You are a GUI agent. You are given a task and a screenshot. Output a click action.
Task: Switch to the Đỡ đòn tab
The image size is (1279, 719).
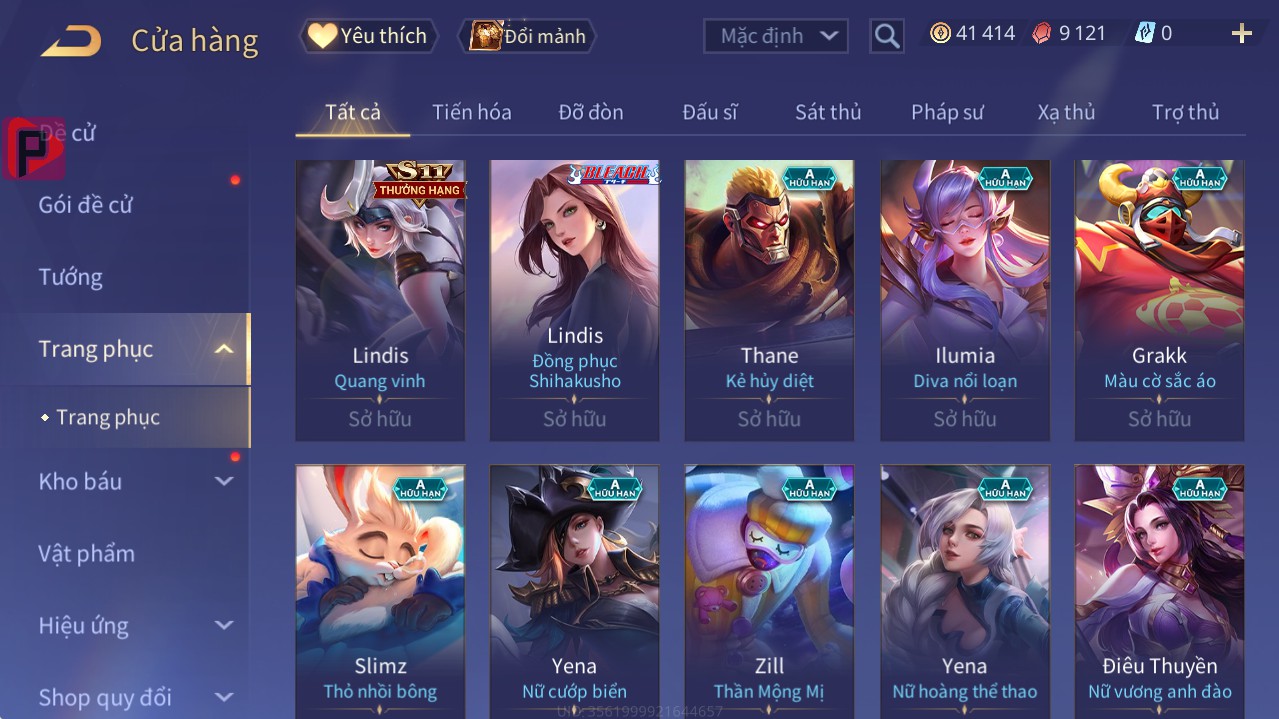(591, 112)
